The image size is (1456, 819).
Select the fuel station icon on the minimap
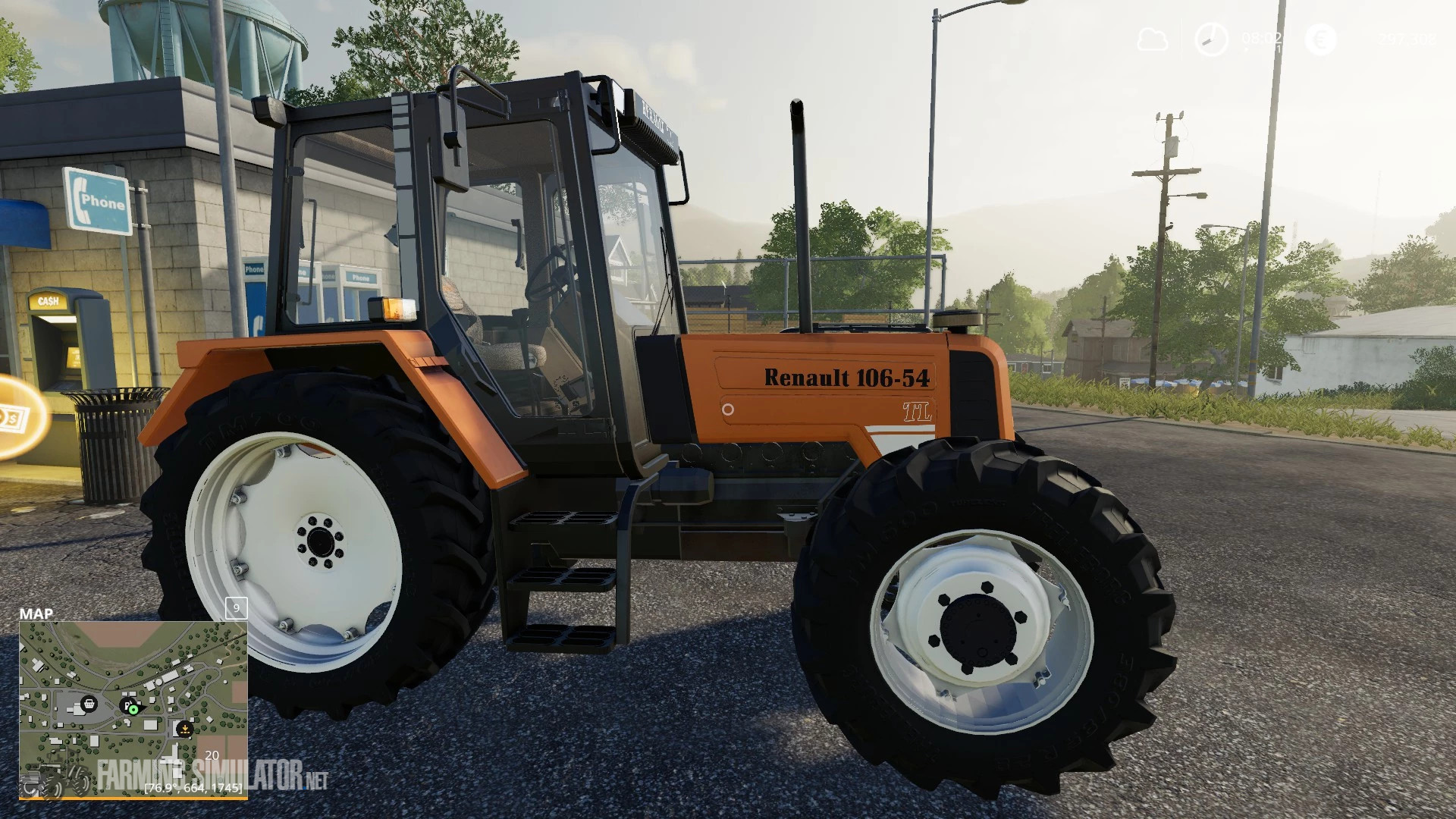(x=126, y=704)
